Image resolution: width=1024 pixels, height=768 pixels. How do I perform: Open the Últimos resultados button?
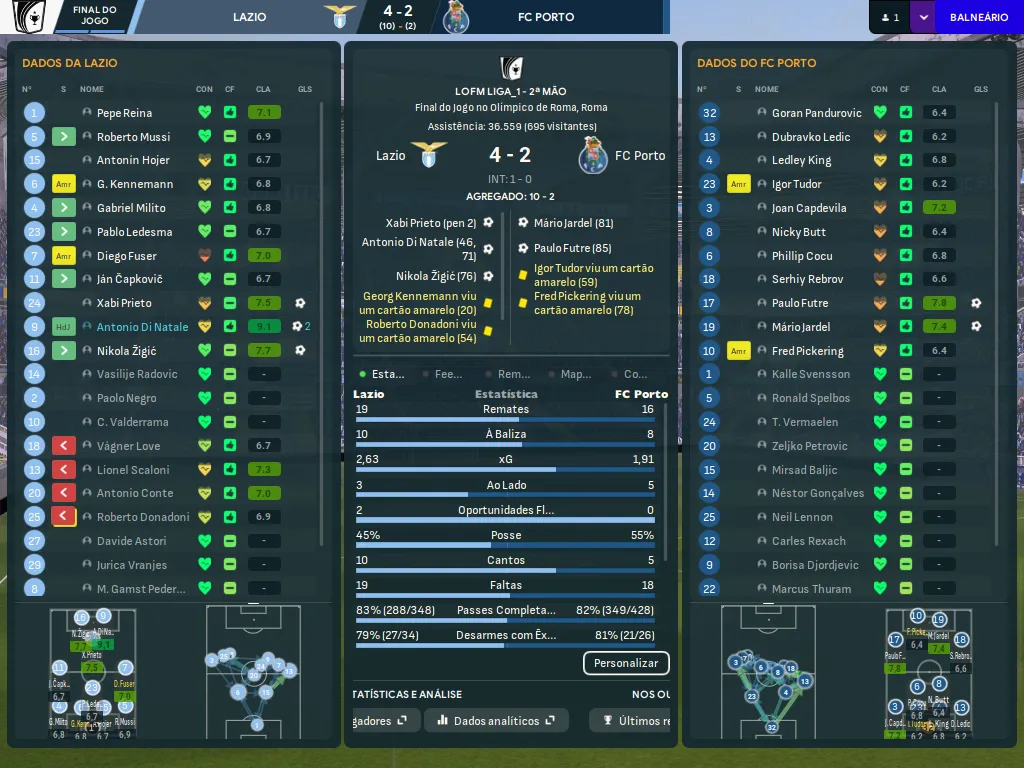(634, 720)
